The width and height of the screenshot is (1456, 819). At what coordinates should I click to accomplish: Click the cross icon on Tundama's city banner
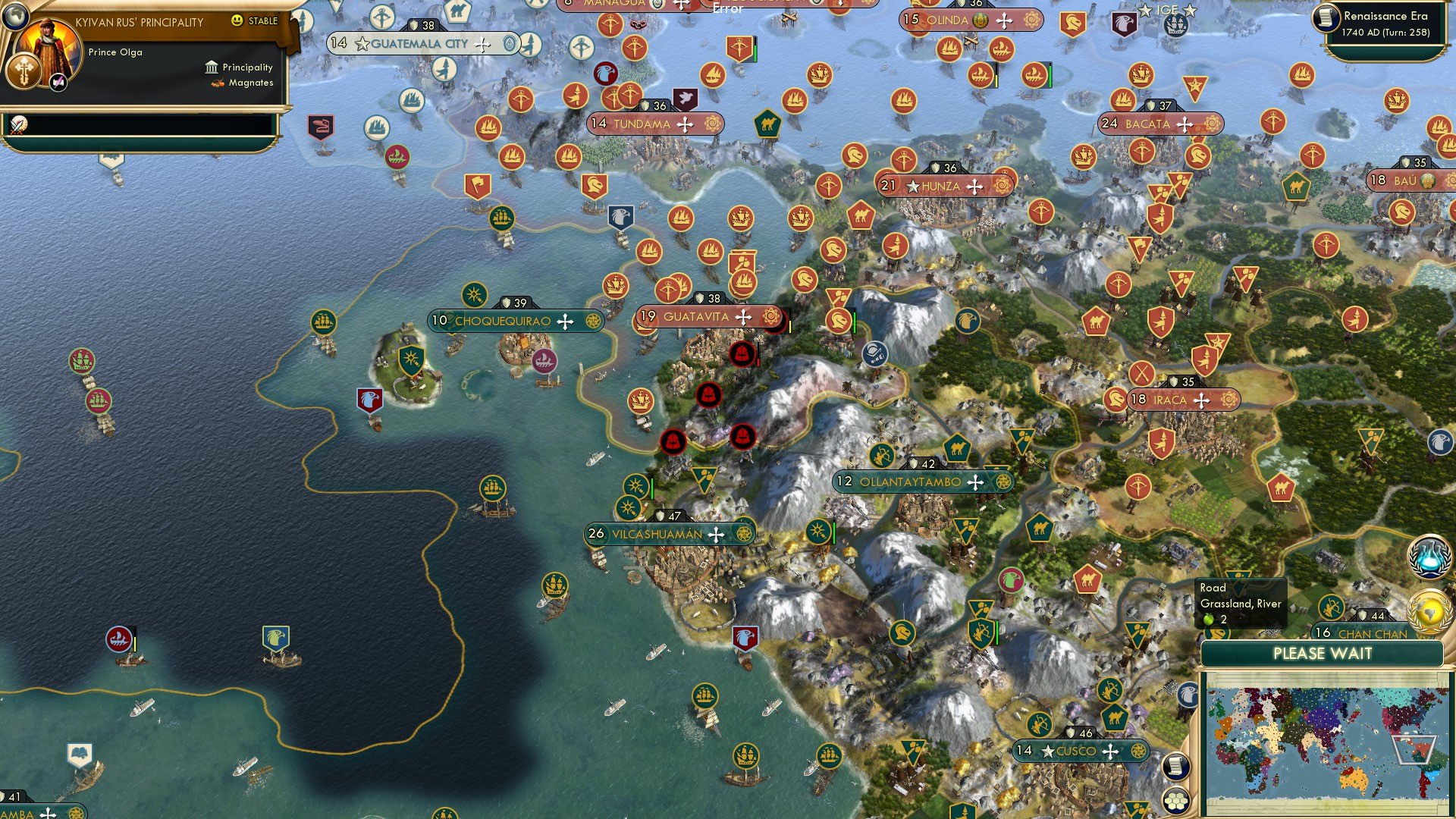[x=685, y=123]
